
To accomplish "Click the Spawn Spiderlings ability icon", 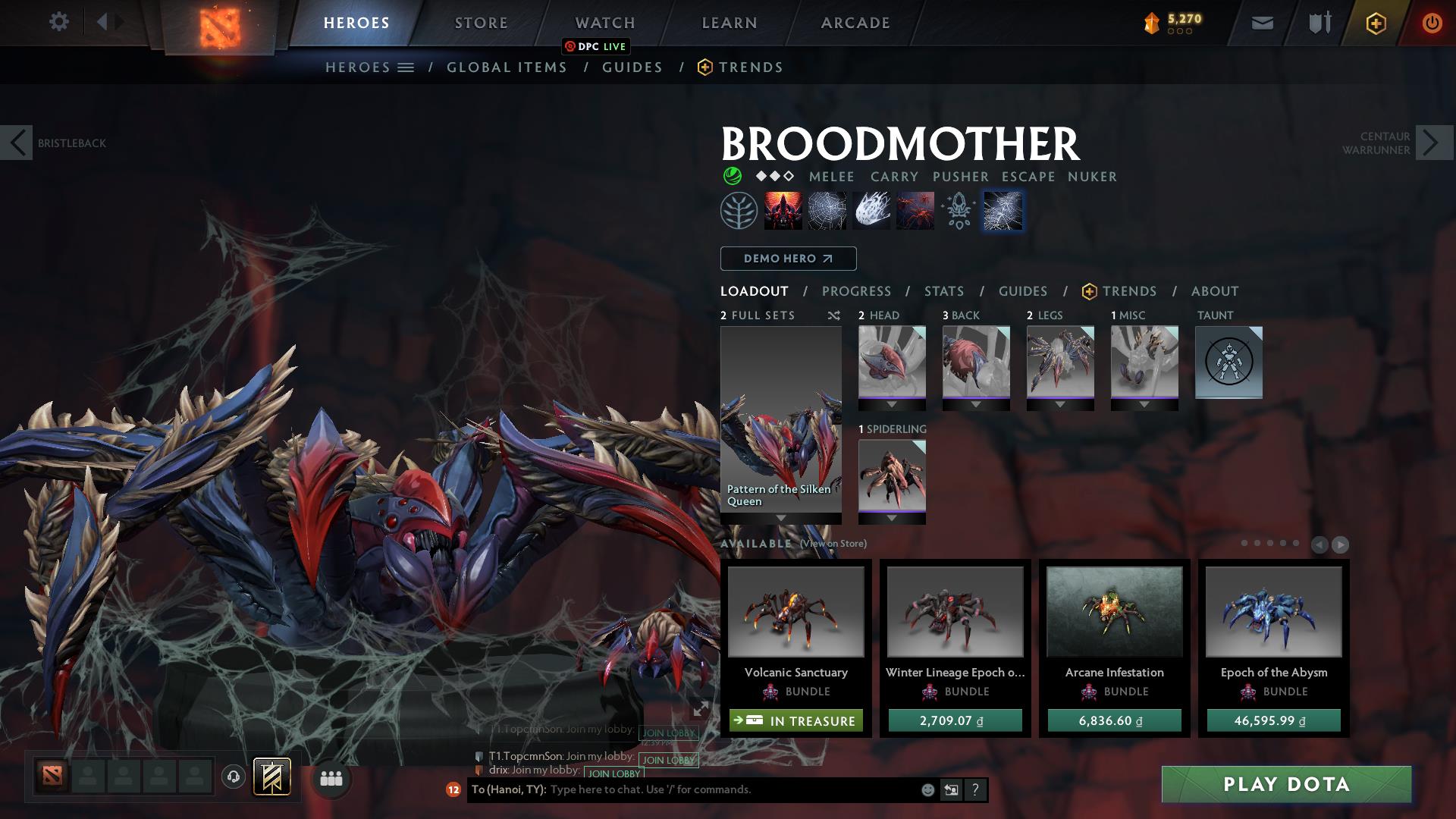I will (x=914, y=211).
